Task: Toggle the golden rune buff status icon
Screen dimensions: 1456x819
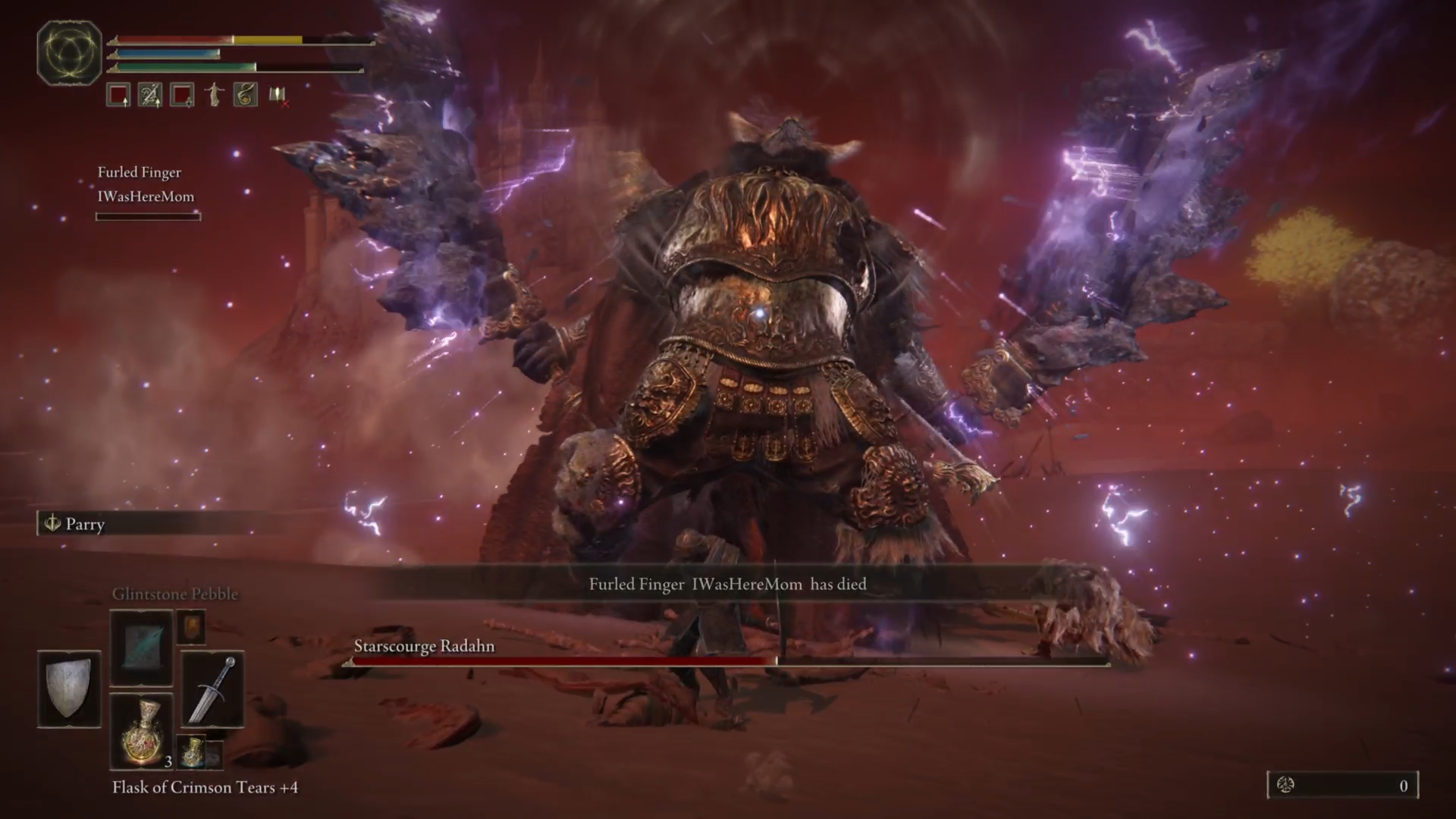Action: click(x=244, y=95)
